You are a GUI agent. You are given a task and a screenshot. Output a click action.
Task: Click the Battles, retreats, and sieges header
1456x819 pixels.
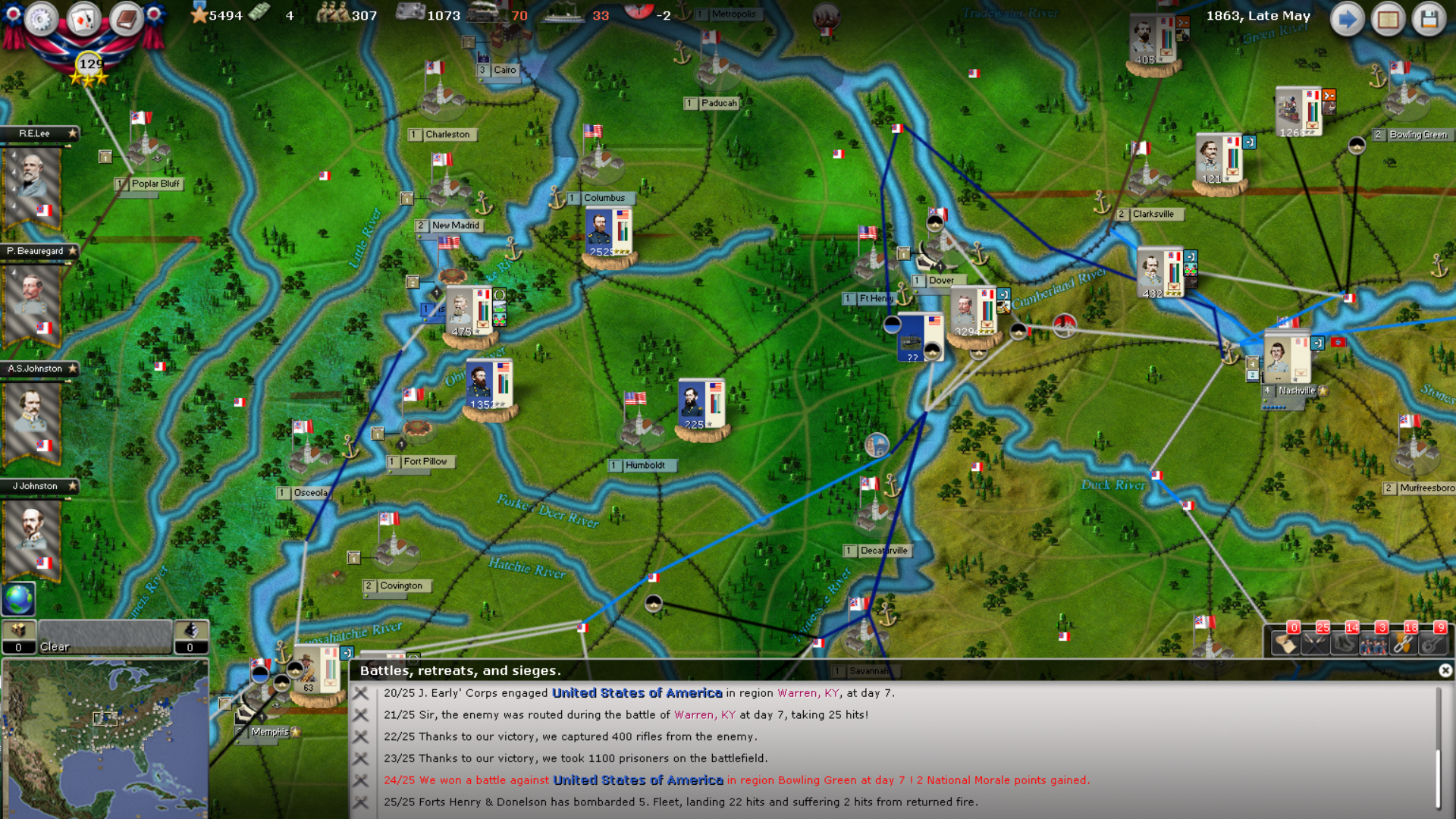click(x=460, y=670)
